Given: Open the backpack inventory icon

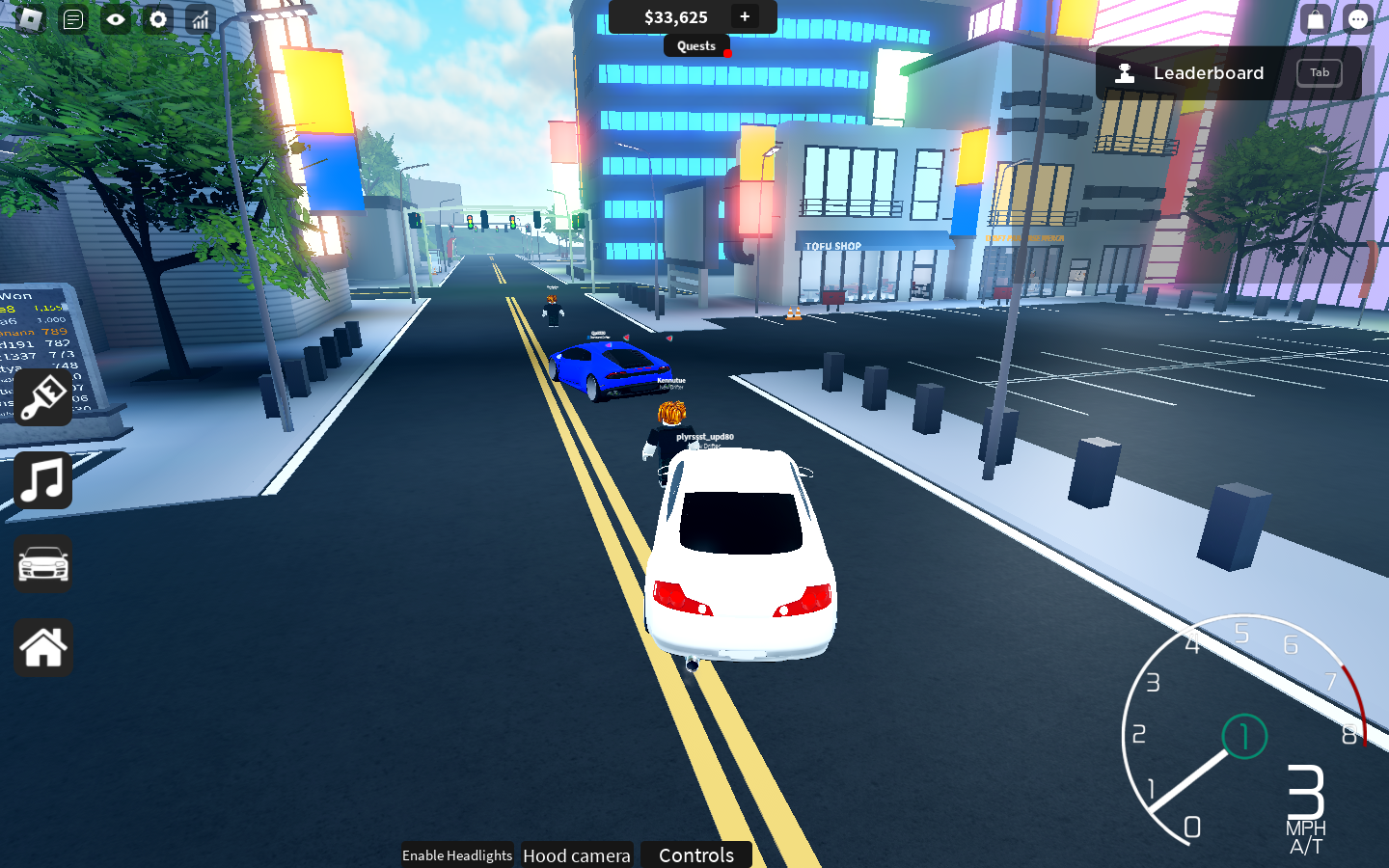Looking at the screenshot, I should pyautogui.click(x=1316, y=19).
